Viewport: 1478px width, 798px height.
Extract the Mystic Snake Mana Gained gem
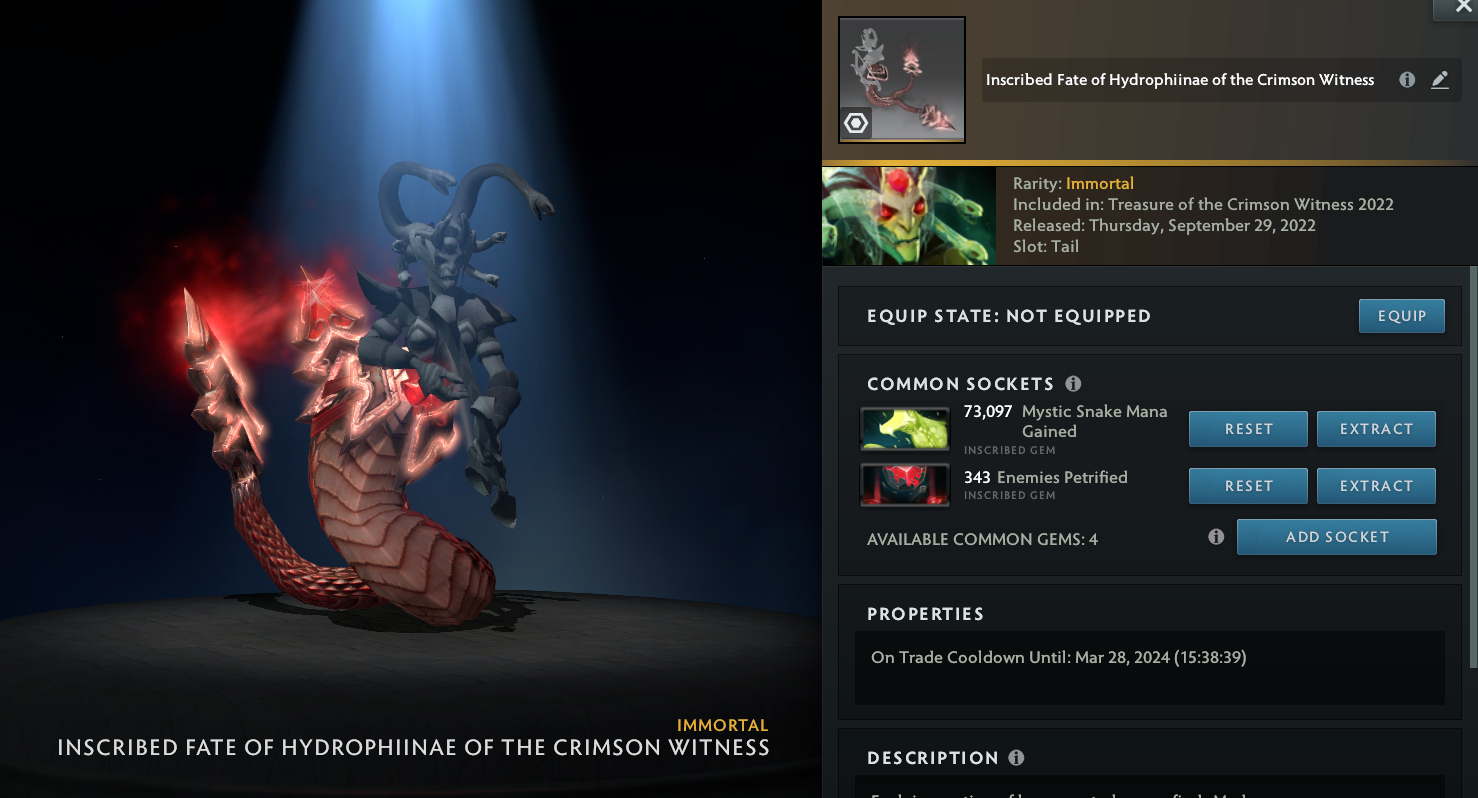pos(1376,429)
